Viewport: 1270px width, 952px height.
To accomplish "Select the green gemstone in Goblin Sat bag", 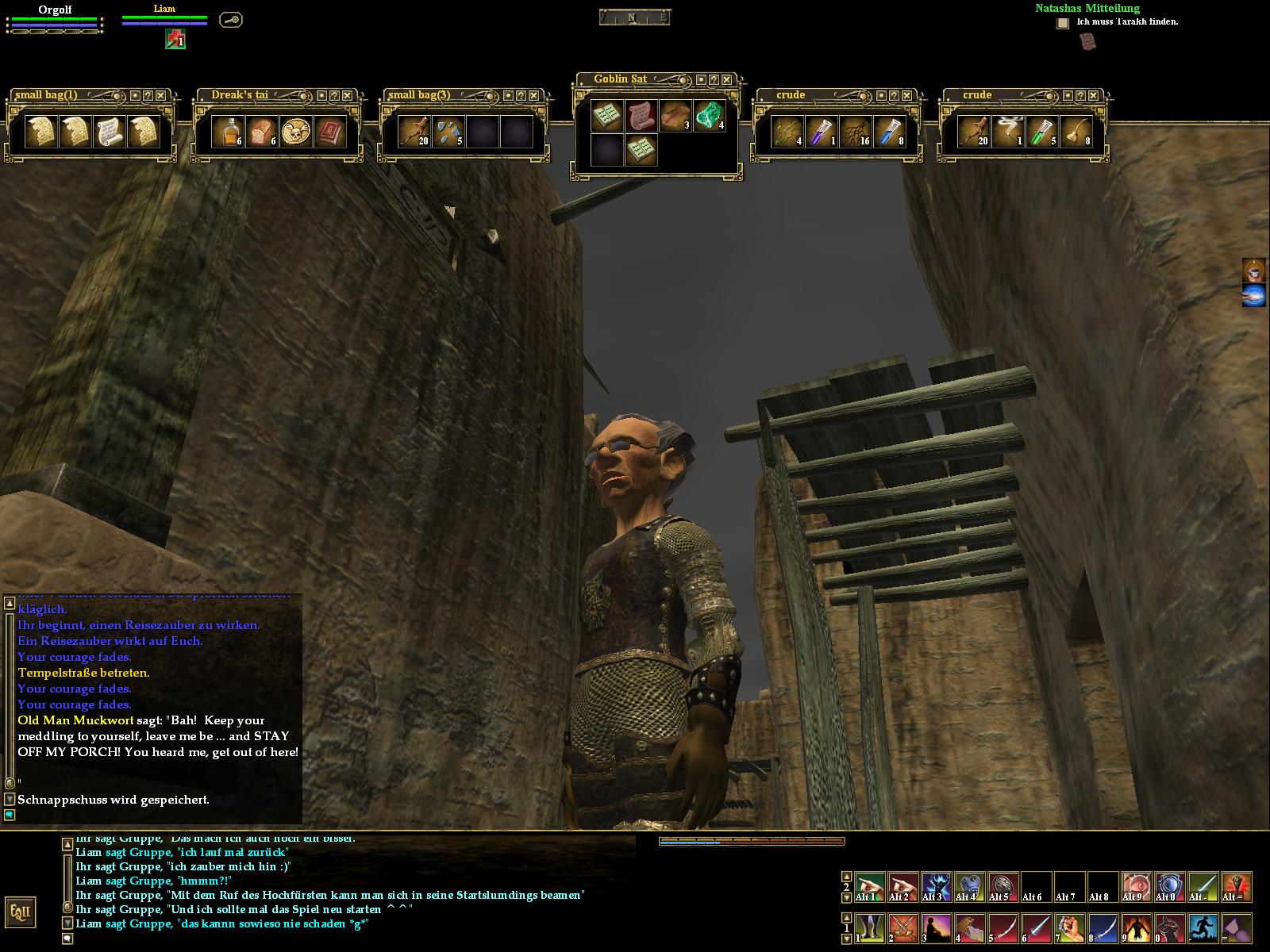I will pos(709,116).
